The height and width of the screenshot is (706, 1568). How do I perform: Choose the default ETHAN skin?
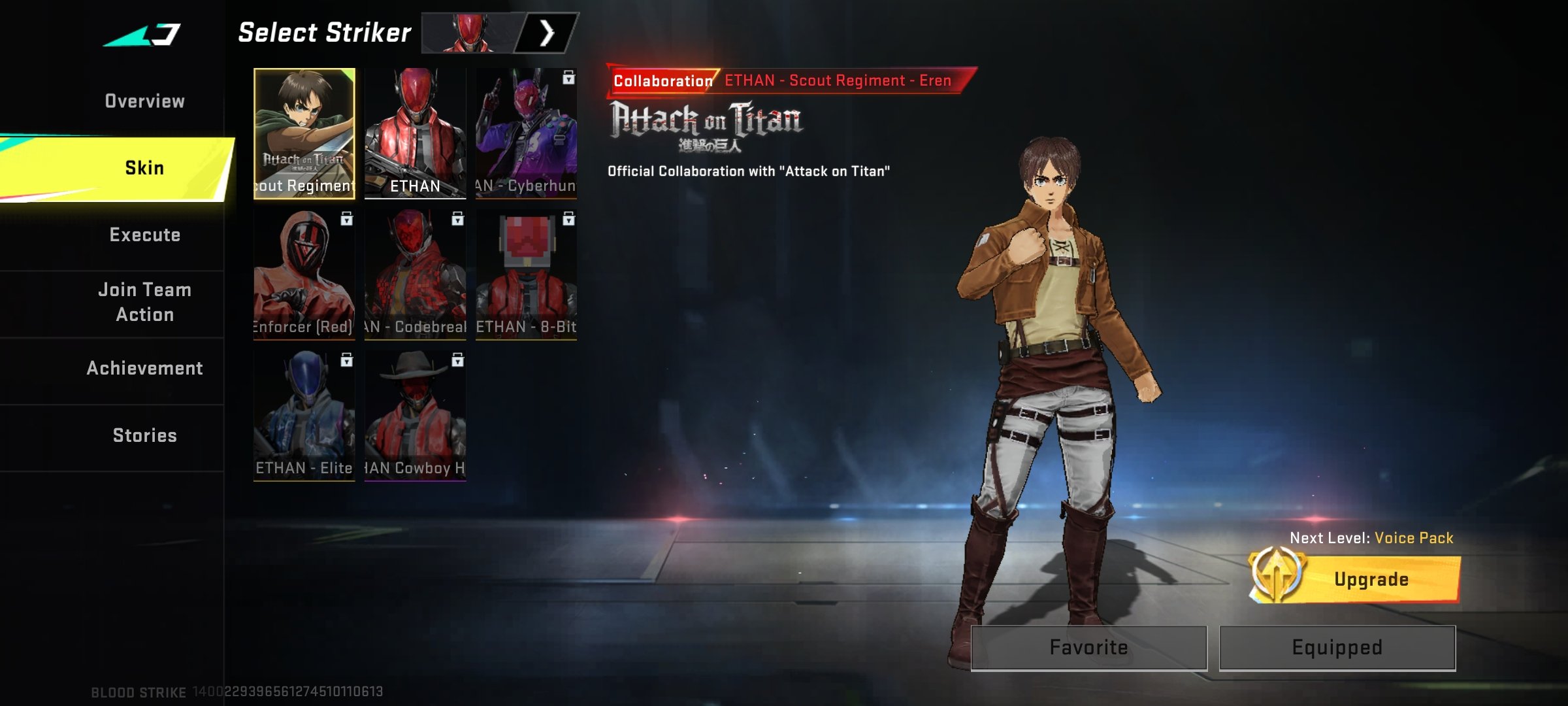pyautogui.click(x=415, y=133)
